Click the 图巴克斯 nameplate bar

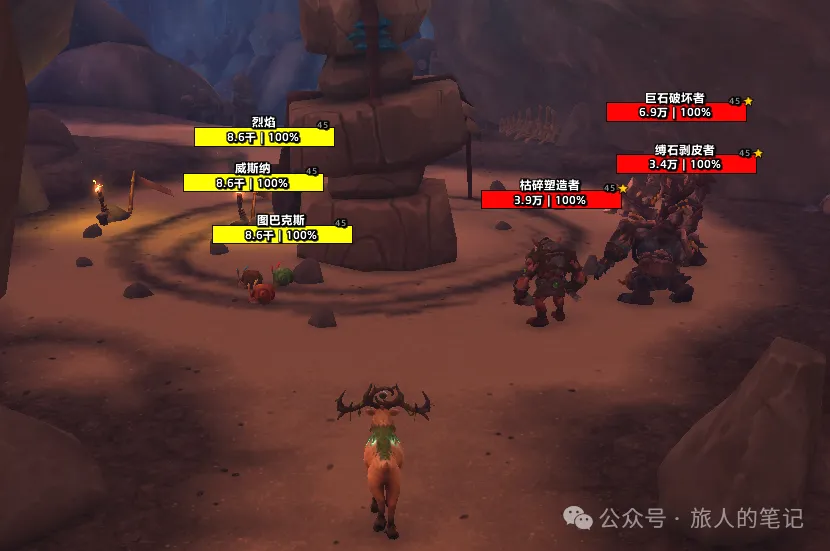pyautogui.click(x=281, y=235)
